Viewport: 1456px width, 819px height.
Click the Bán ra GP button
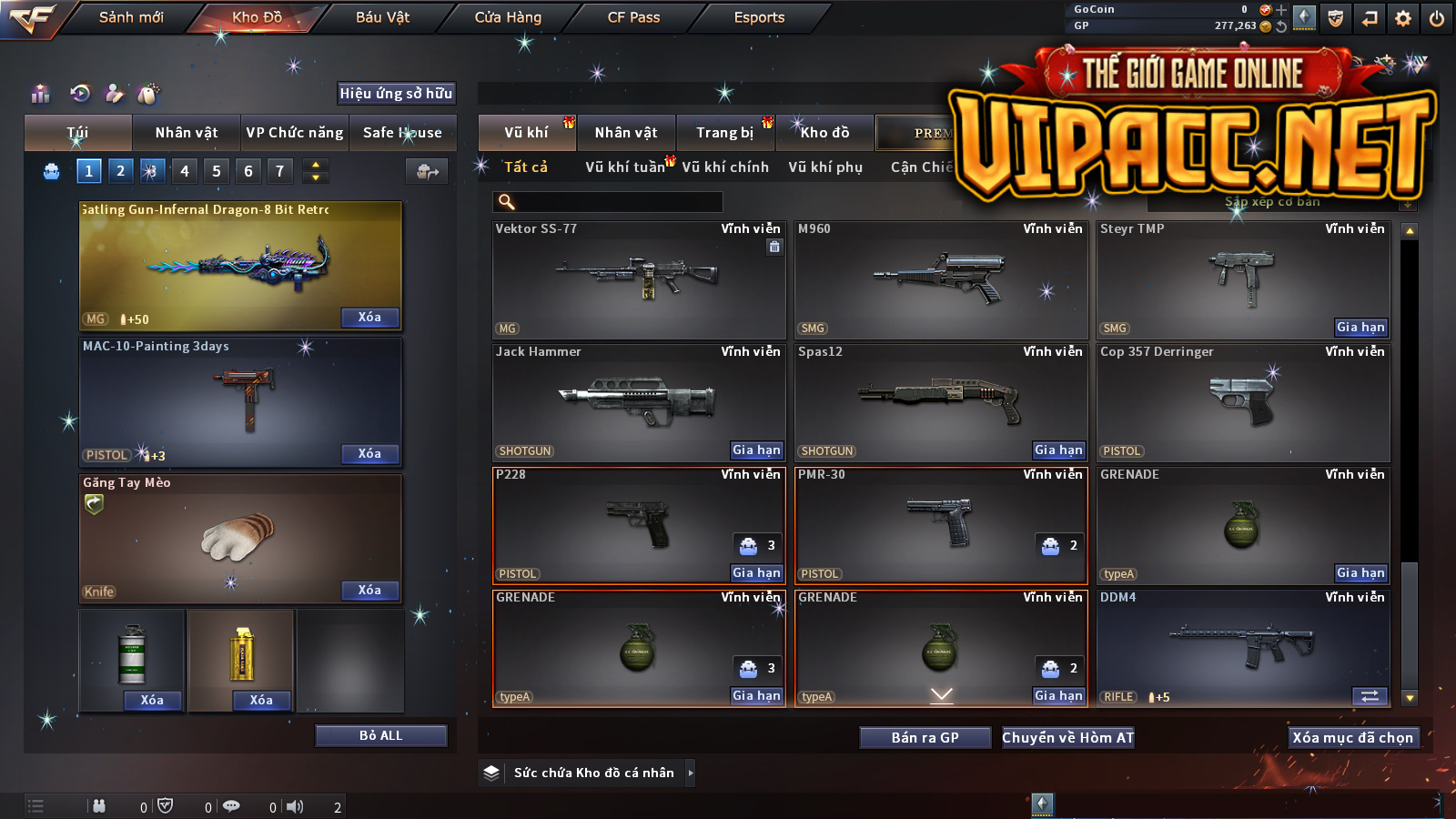point(925,738)
